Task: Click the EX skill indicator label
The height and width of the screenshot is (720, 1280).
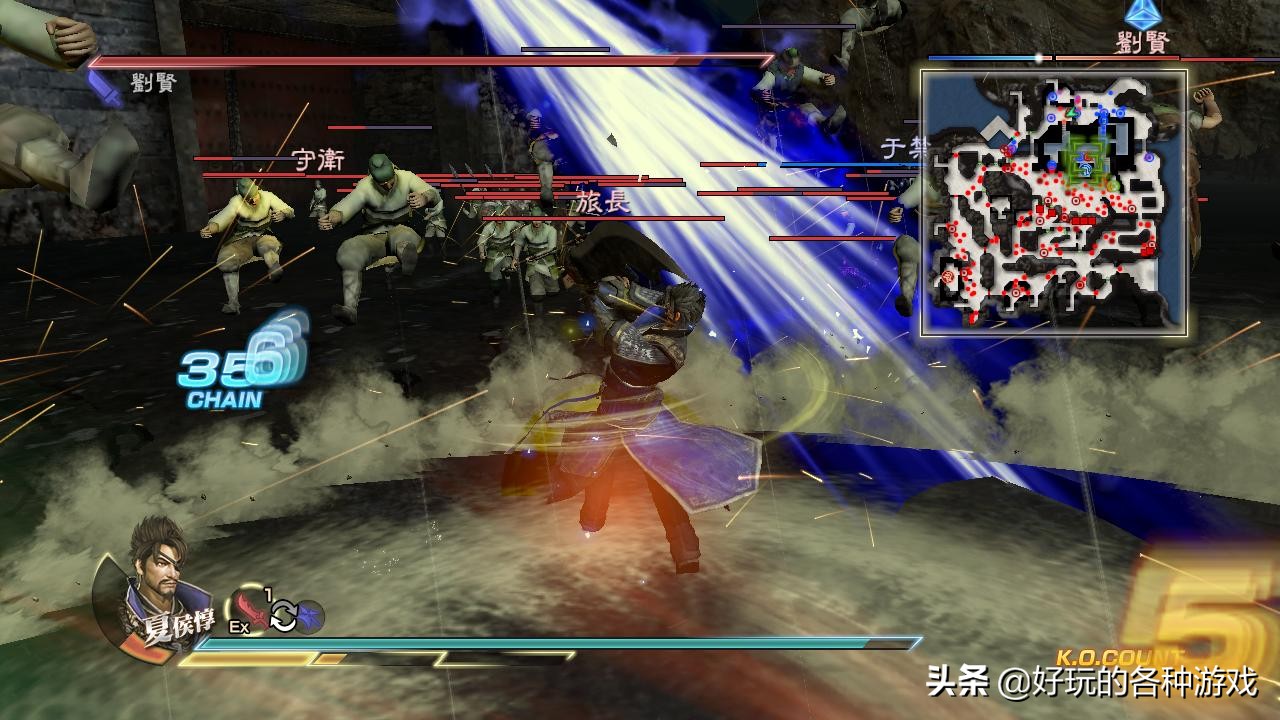Action: 239,626
